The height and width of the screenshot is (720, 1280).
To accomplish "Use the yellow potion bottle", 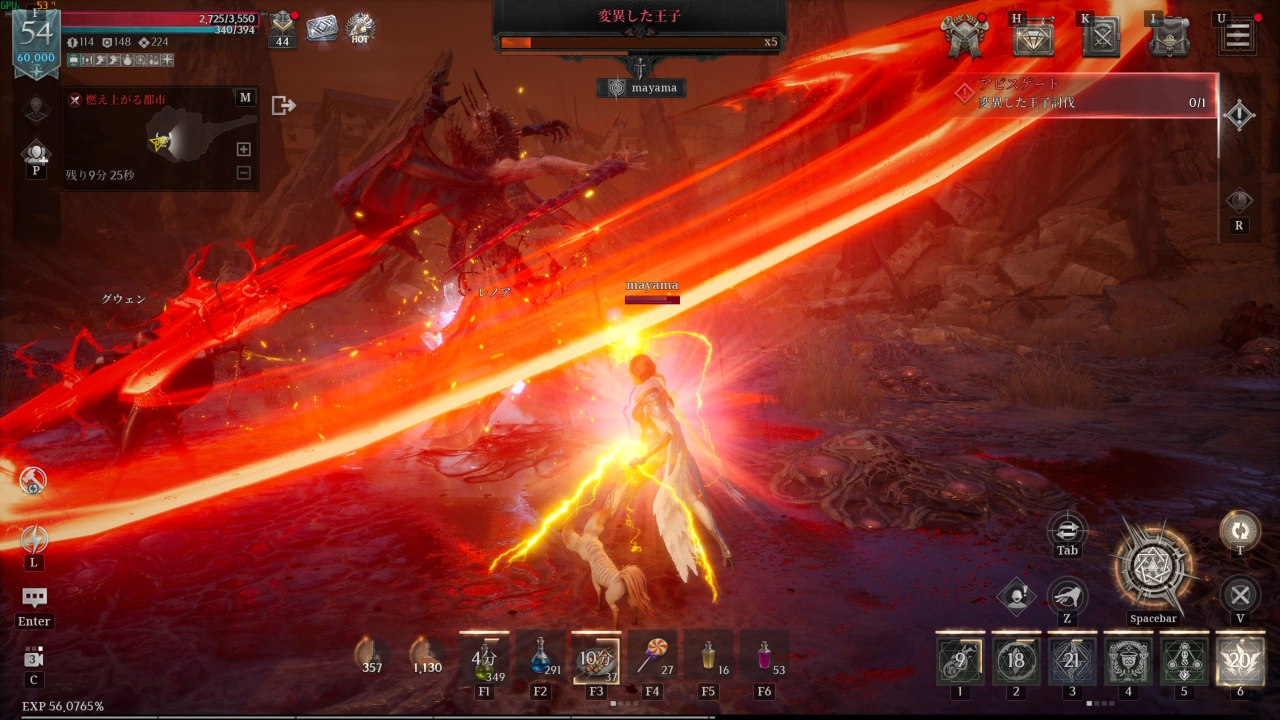I will coord(708,657).
